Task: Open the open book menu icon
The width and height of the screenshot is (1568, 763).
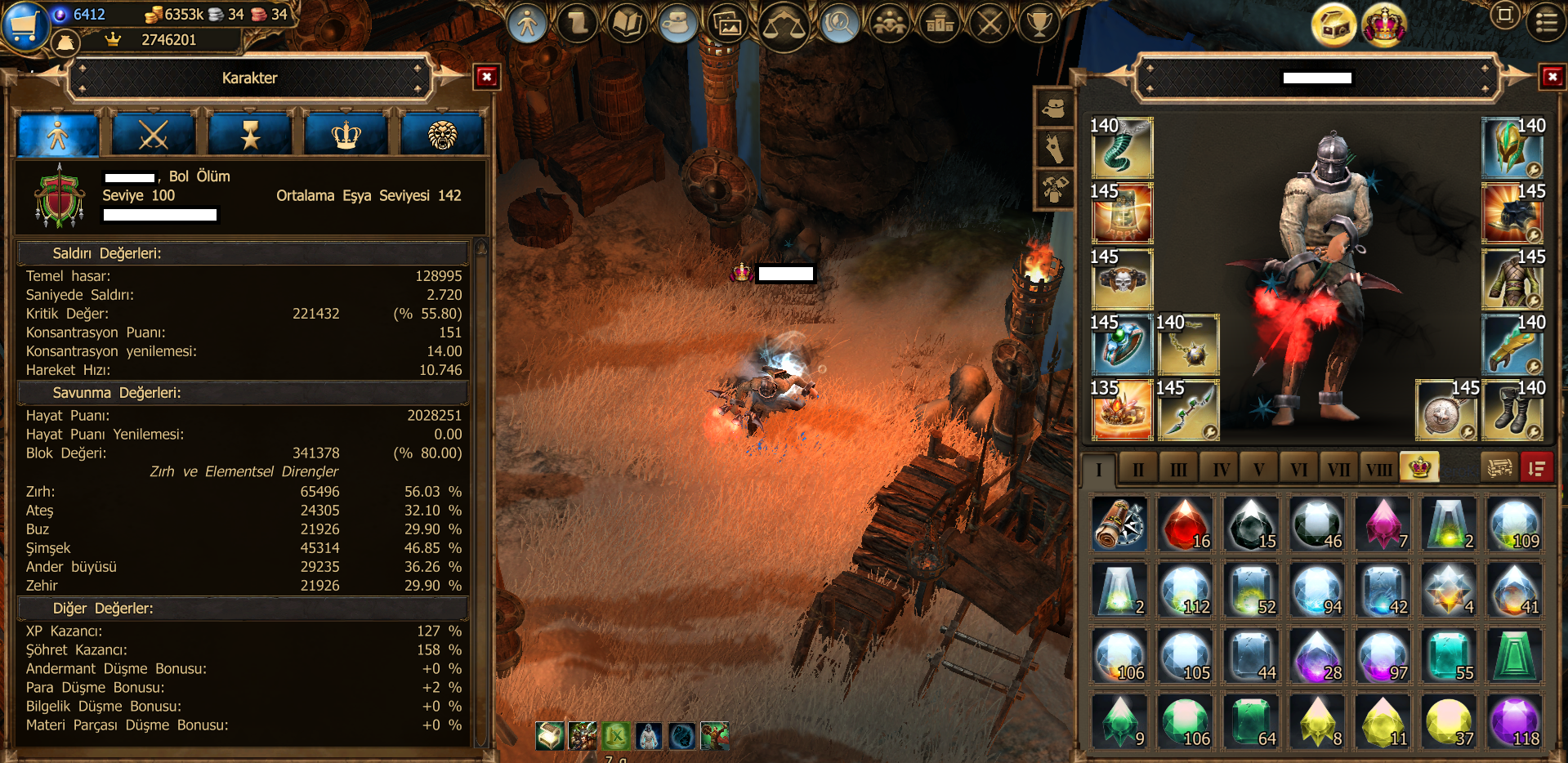Action: [x=628, y=24]
